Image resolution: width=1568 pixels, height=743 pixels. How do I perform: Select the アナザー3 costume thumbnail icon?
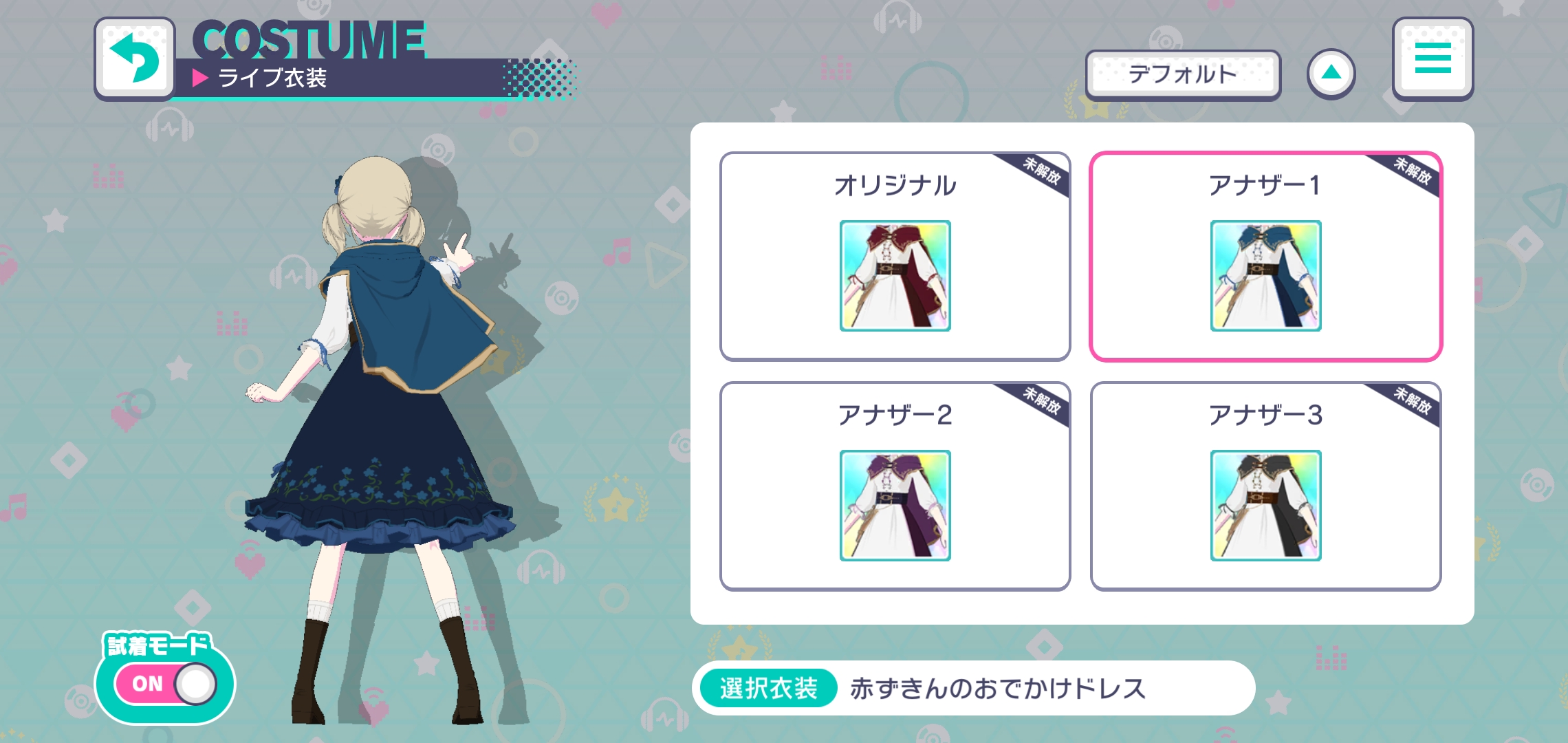1265,506
